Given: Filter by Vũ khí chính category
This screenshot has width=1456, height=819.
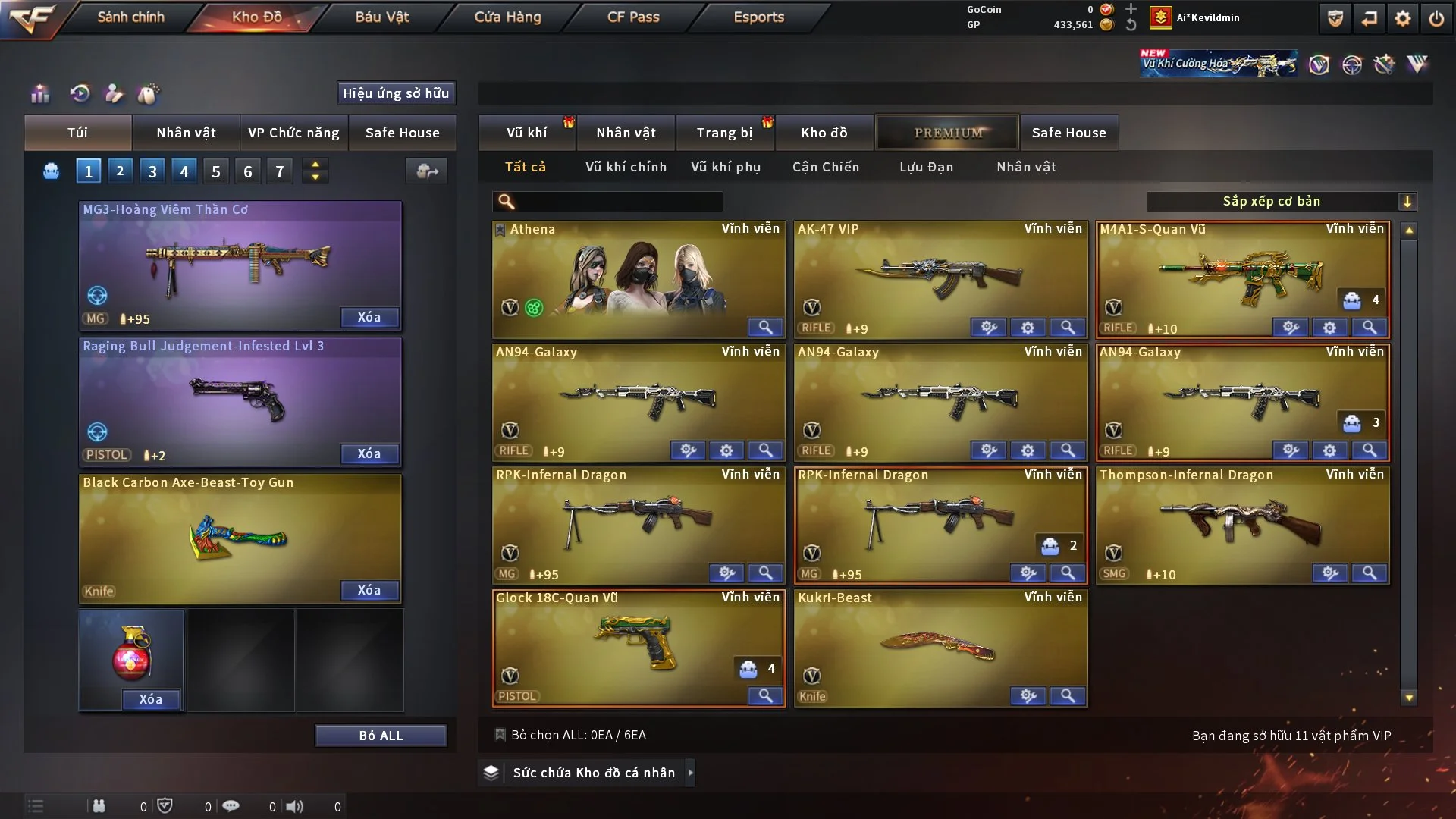Looking at the screenshot, I should click(x=626, y=167).
